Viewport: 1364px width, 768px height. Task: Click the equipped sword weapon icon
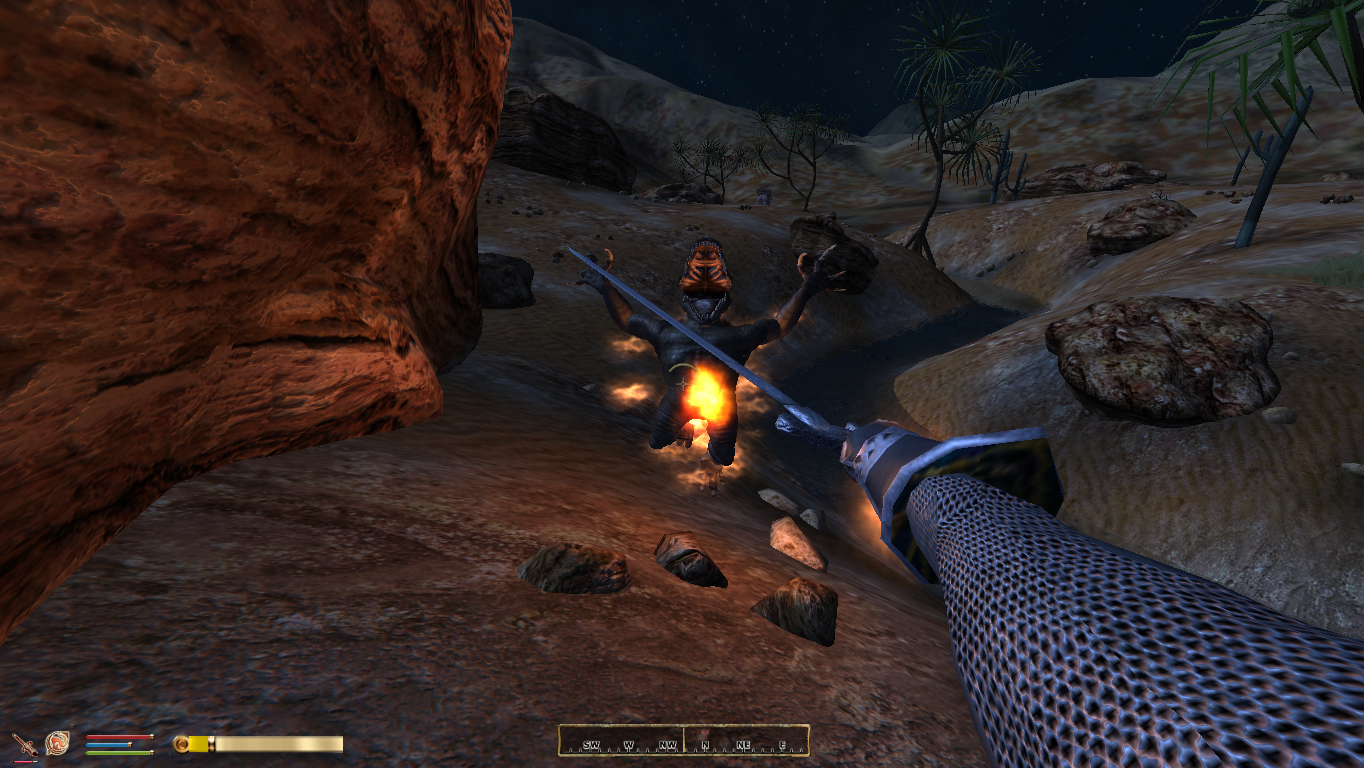tap(23, 744)
